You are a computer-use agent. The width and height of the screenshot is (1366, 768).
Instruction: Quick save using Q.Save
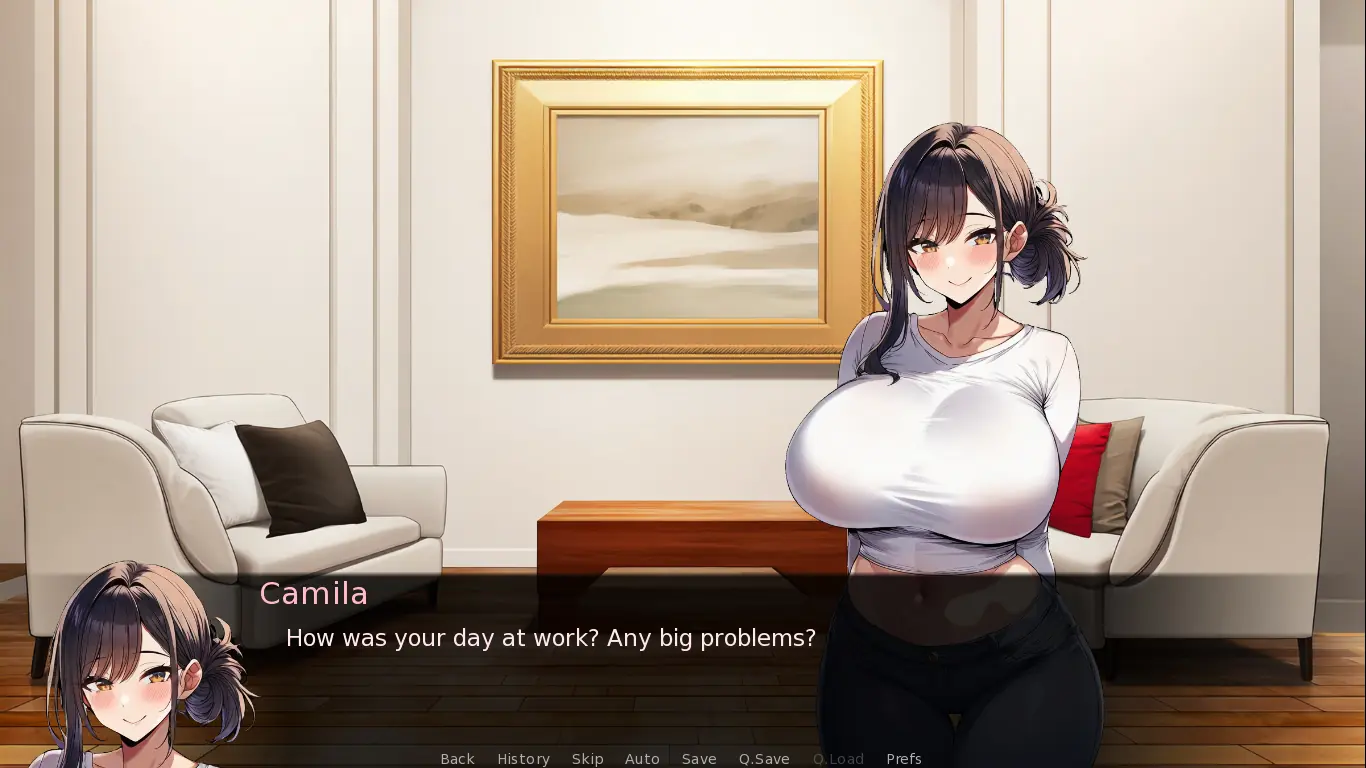[x=764, y=759]
